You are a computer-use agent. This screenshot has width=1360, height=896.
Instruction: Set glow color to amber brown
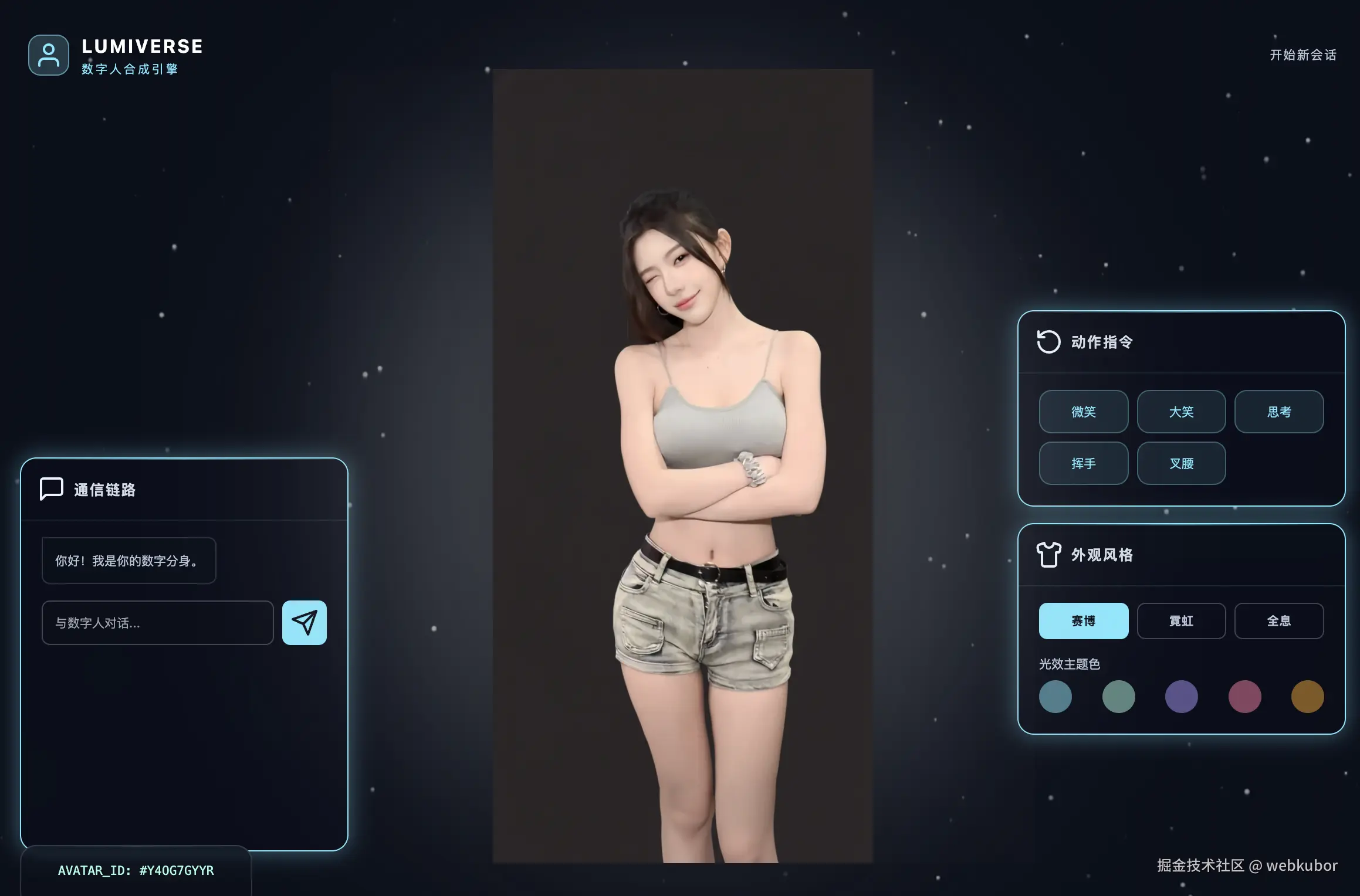click(x=1307, y=697)
